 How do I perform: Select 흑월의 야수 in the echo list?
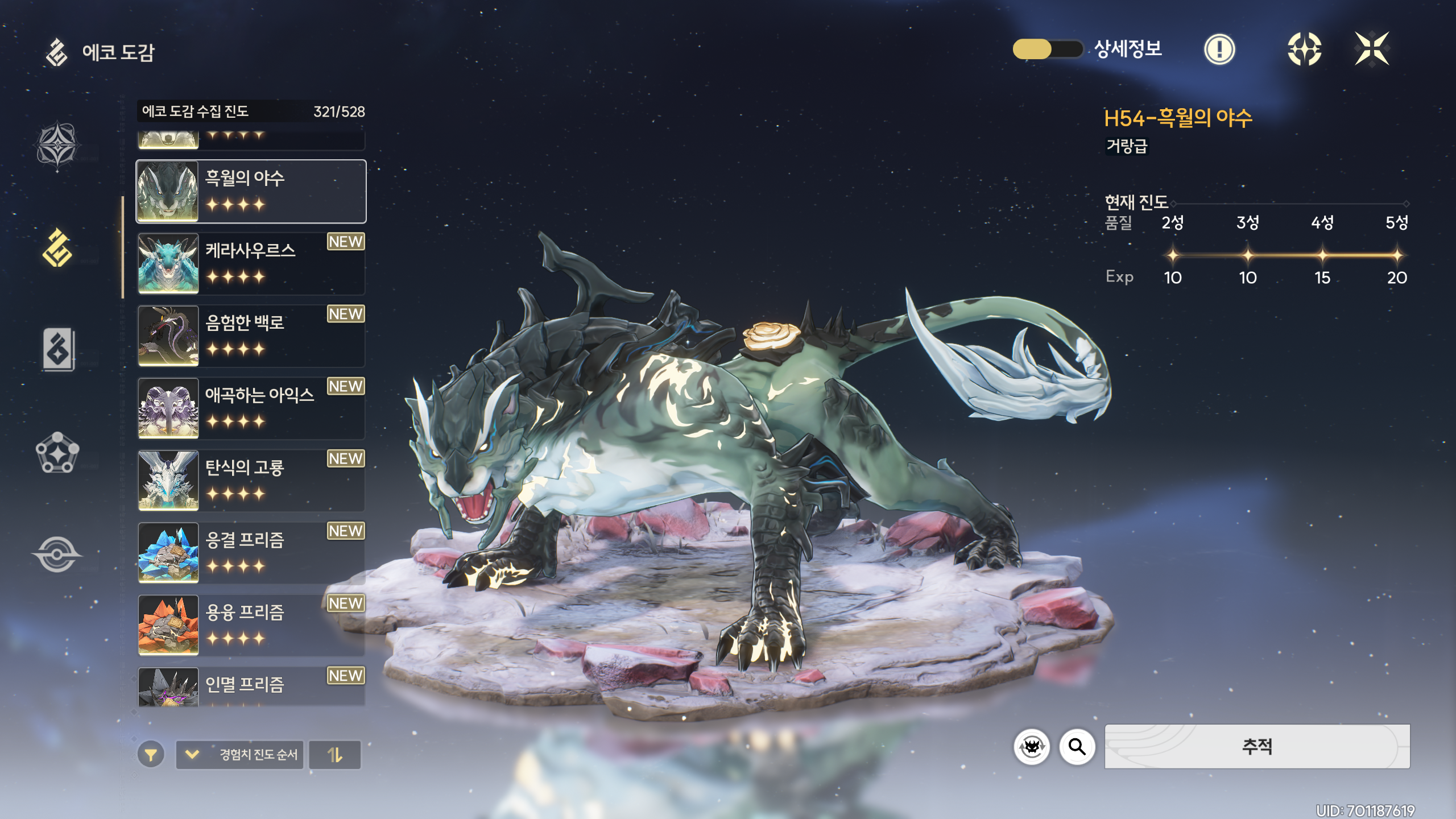[251, 192]
